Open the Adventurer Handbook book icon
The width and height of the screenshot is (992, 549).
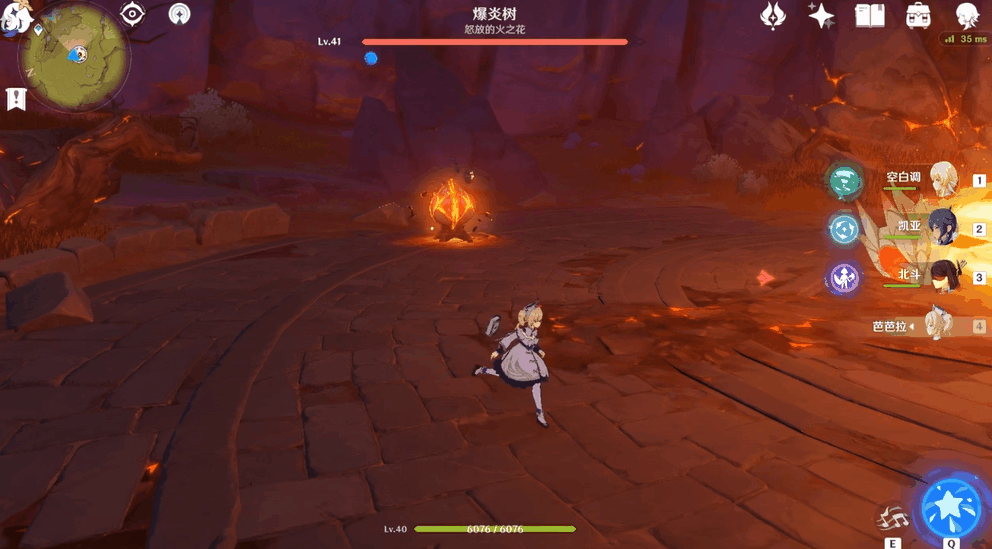(x=870, y=15)
